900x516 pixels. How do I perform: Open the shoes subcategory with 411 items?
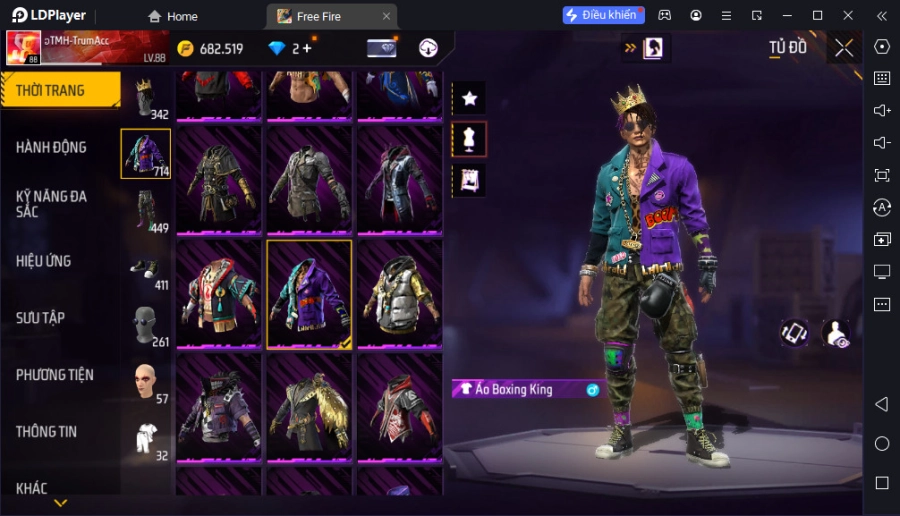click(146, 268)
